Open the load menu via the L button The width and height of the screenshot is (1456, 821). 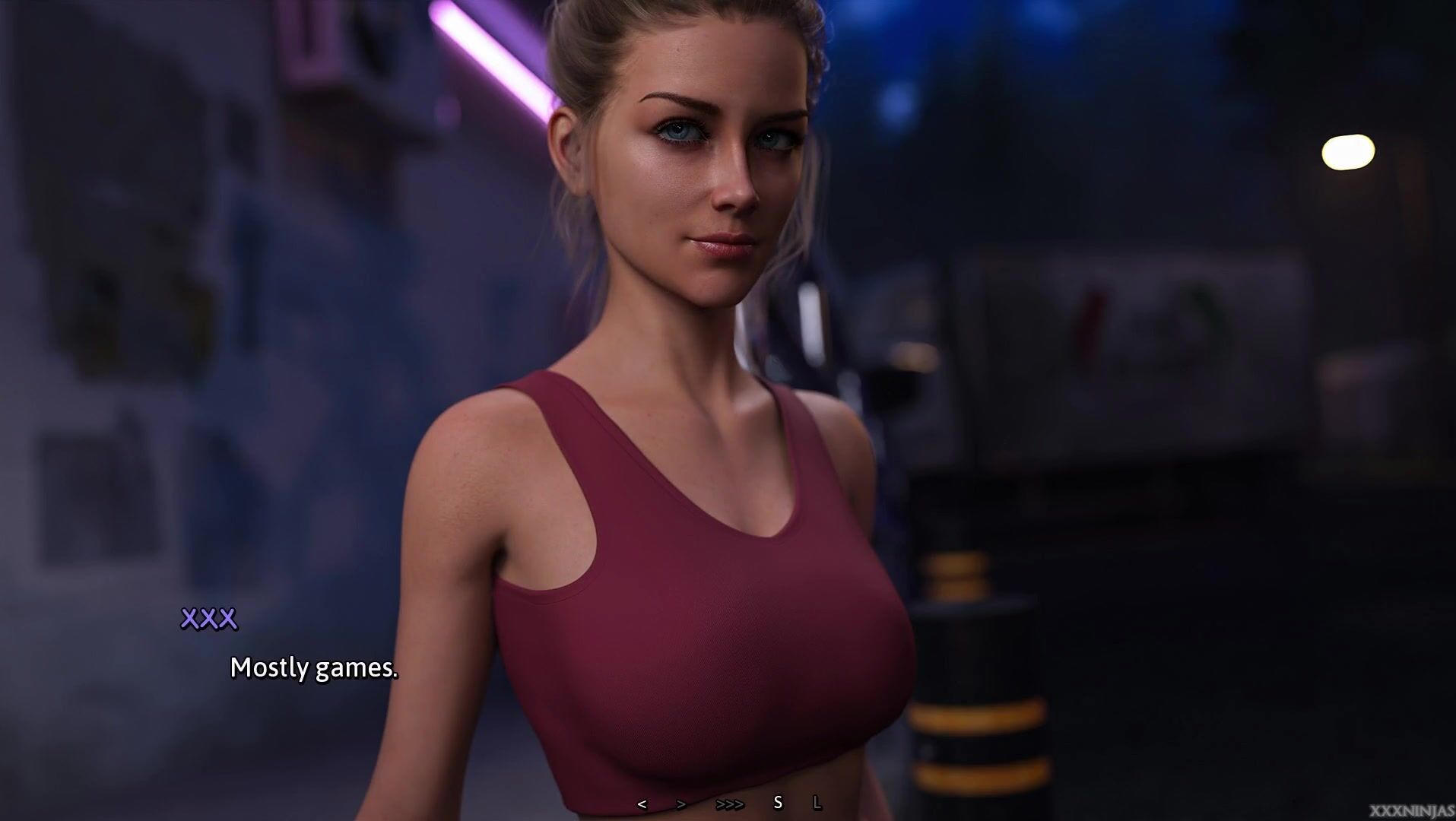pyautogui.click(x=817, y=803)
